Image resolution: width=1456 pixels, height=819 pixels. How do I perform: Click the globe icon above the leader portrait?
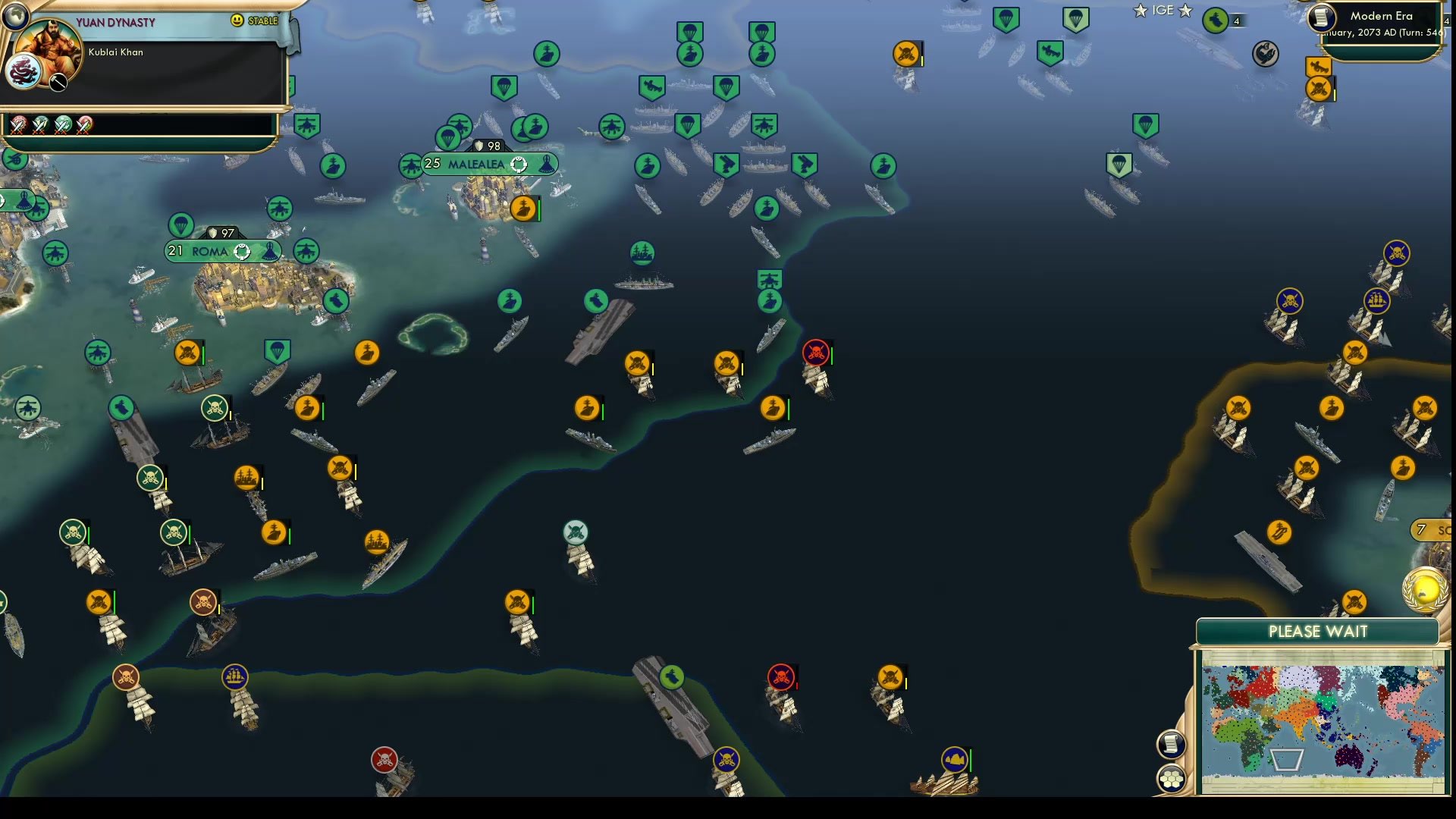coord(15,15)
